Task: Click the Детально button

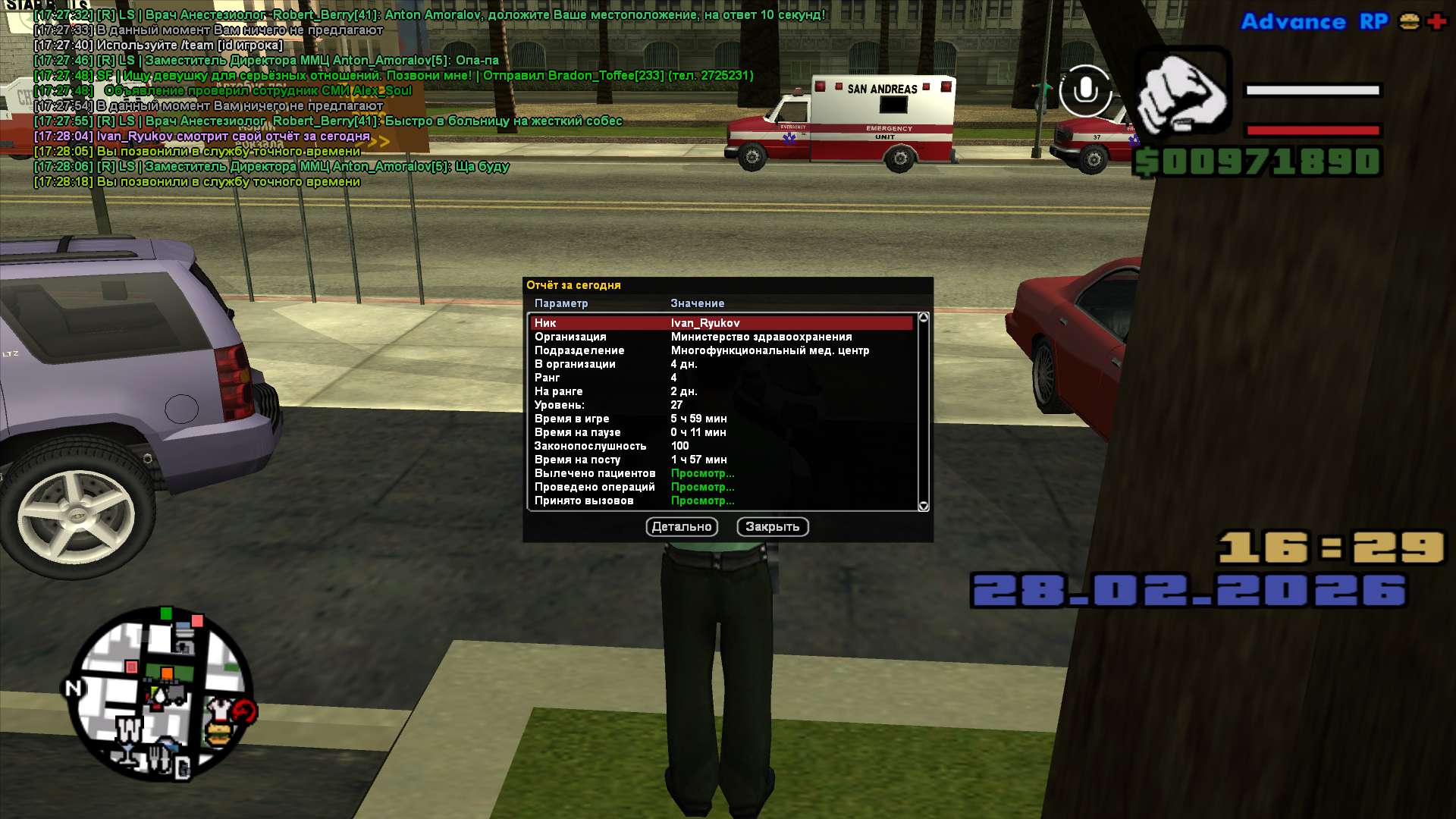Action: tap(681, 527)
